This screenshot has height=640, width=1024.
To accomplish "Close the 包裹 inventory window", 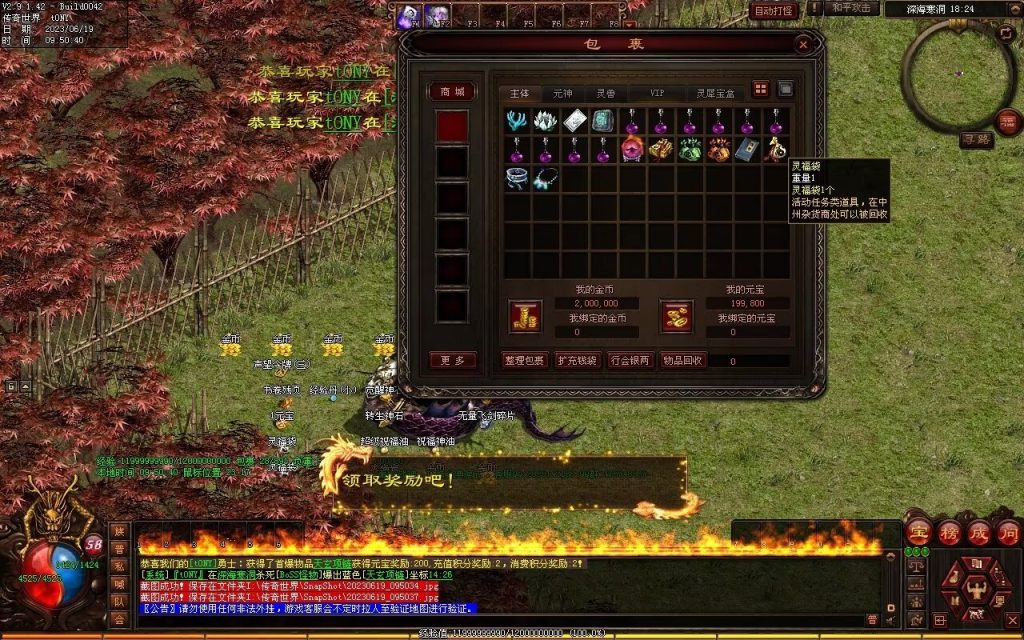I will click(x=802, y=44).
